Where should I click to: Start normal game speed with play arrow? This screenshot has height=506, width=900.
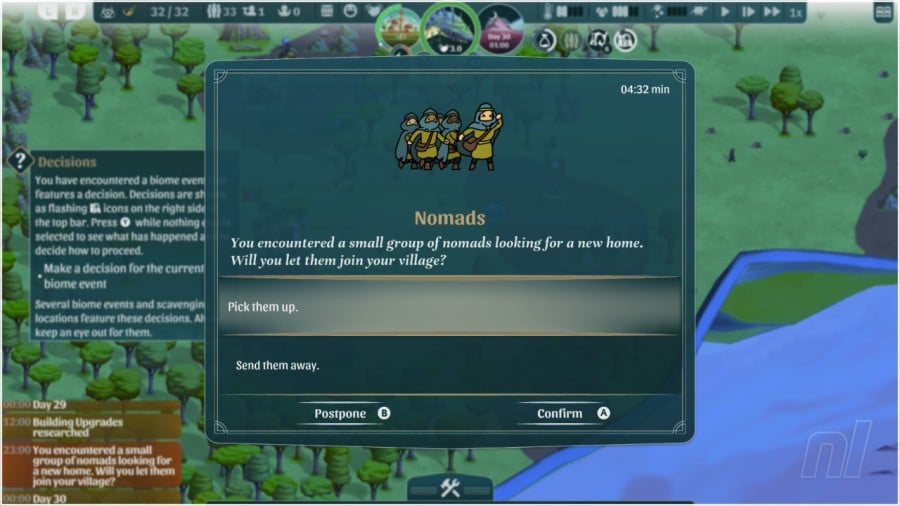[x=726, y=12]
